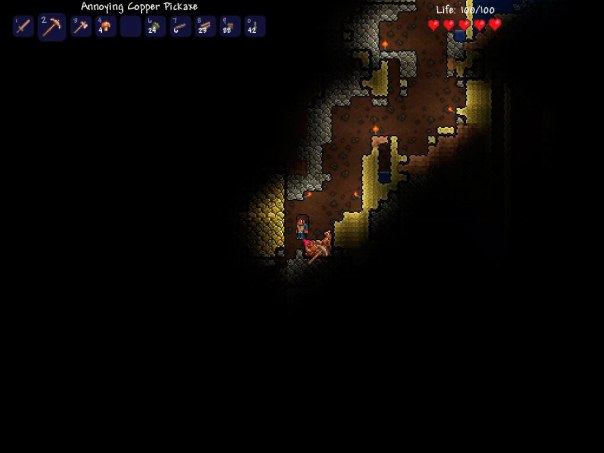
Task: Select the torch stack of 42
Action: [x=255, y=27]
